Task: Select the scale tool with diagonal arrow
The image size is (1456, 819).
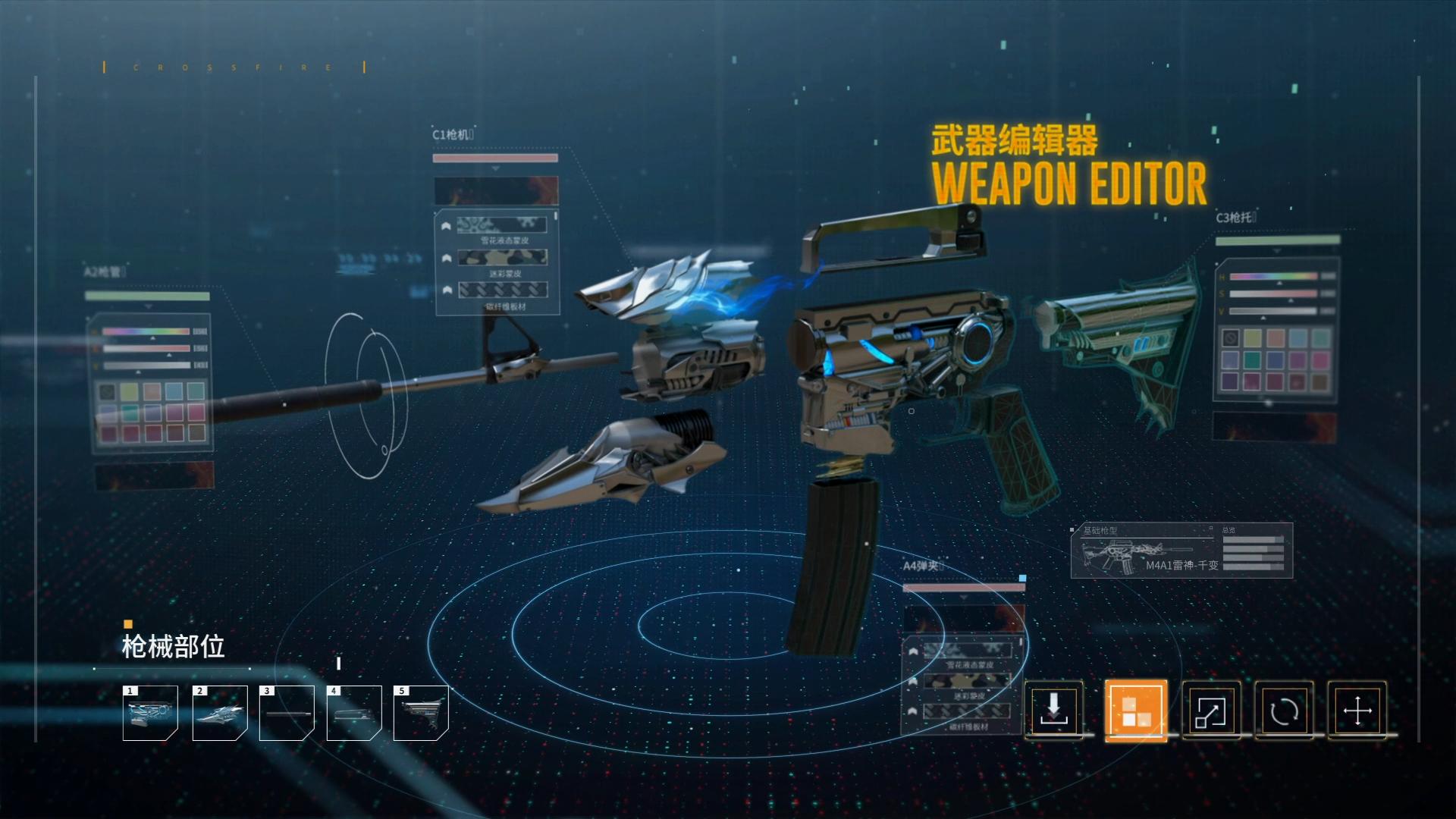Action: coord(1210,711)
